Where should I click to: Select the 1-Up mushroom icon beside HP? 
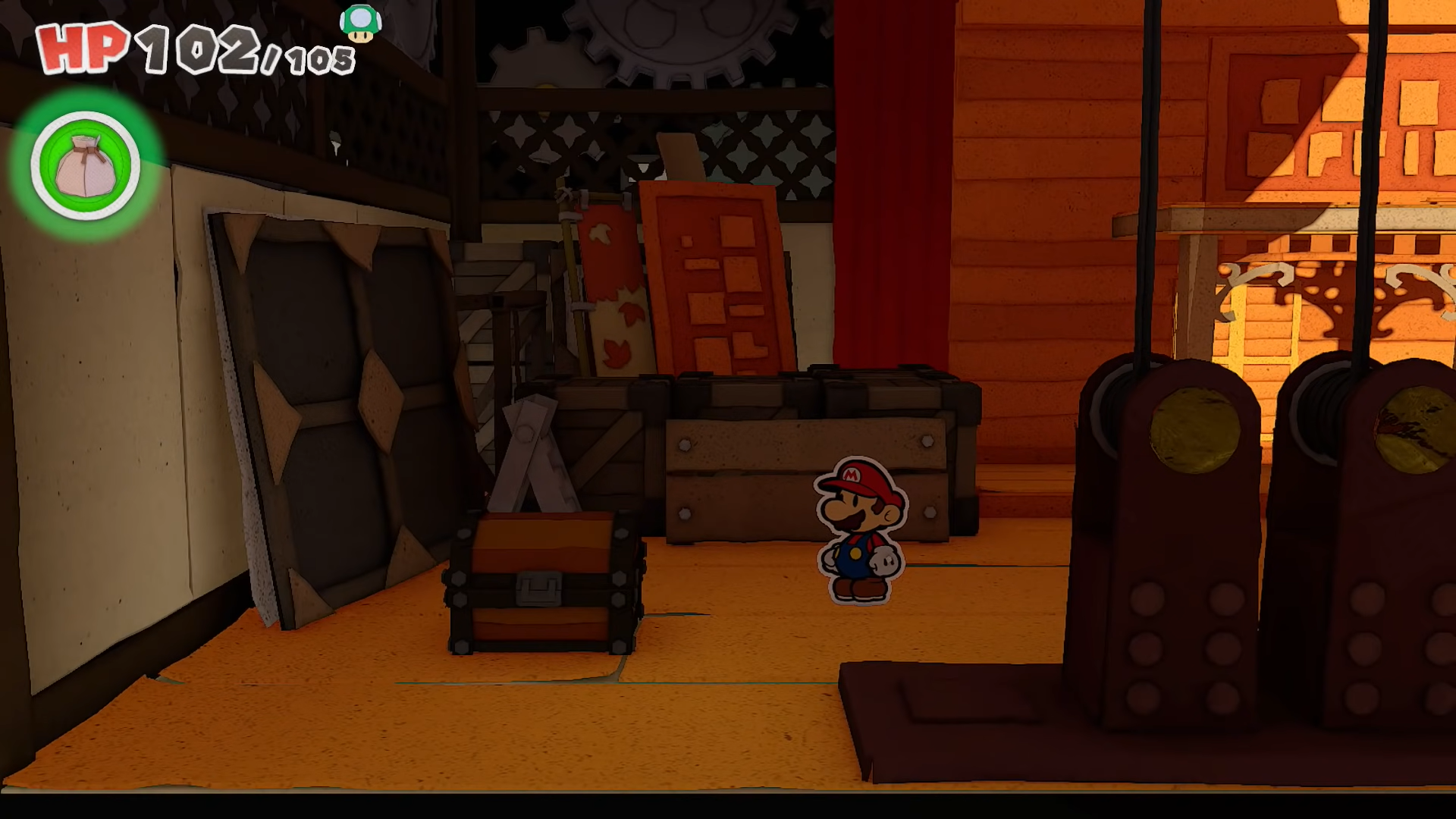pyautogui.click(x=360, y=24)
